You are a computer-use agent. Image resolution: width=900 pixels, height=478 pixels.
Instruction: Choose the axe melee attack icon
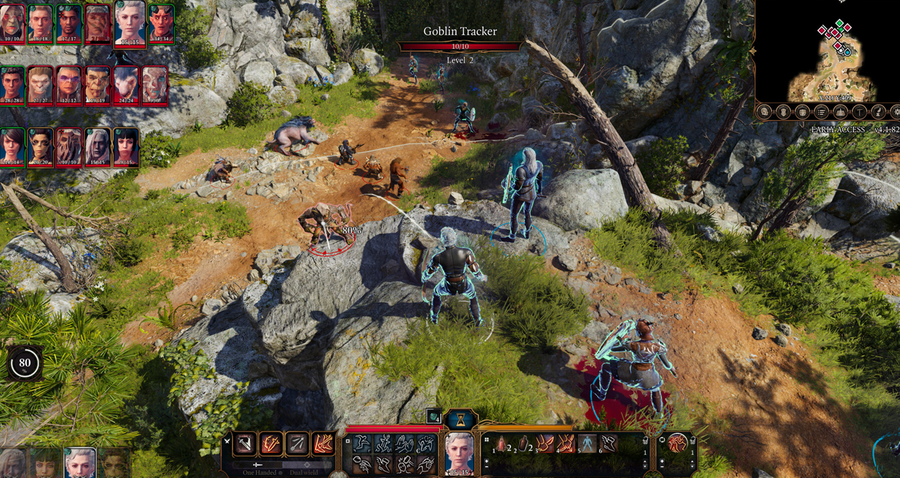[244, 443]
